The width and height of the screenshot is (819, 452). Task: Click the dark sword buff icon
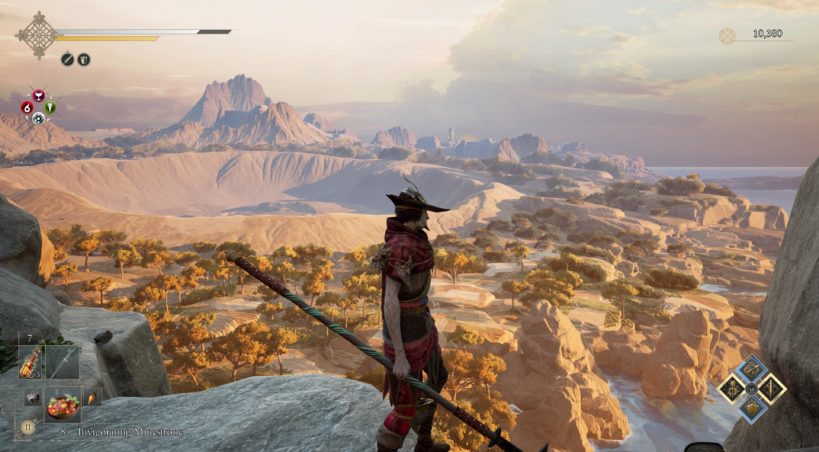tap(67, 59)
